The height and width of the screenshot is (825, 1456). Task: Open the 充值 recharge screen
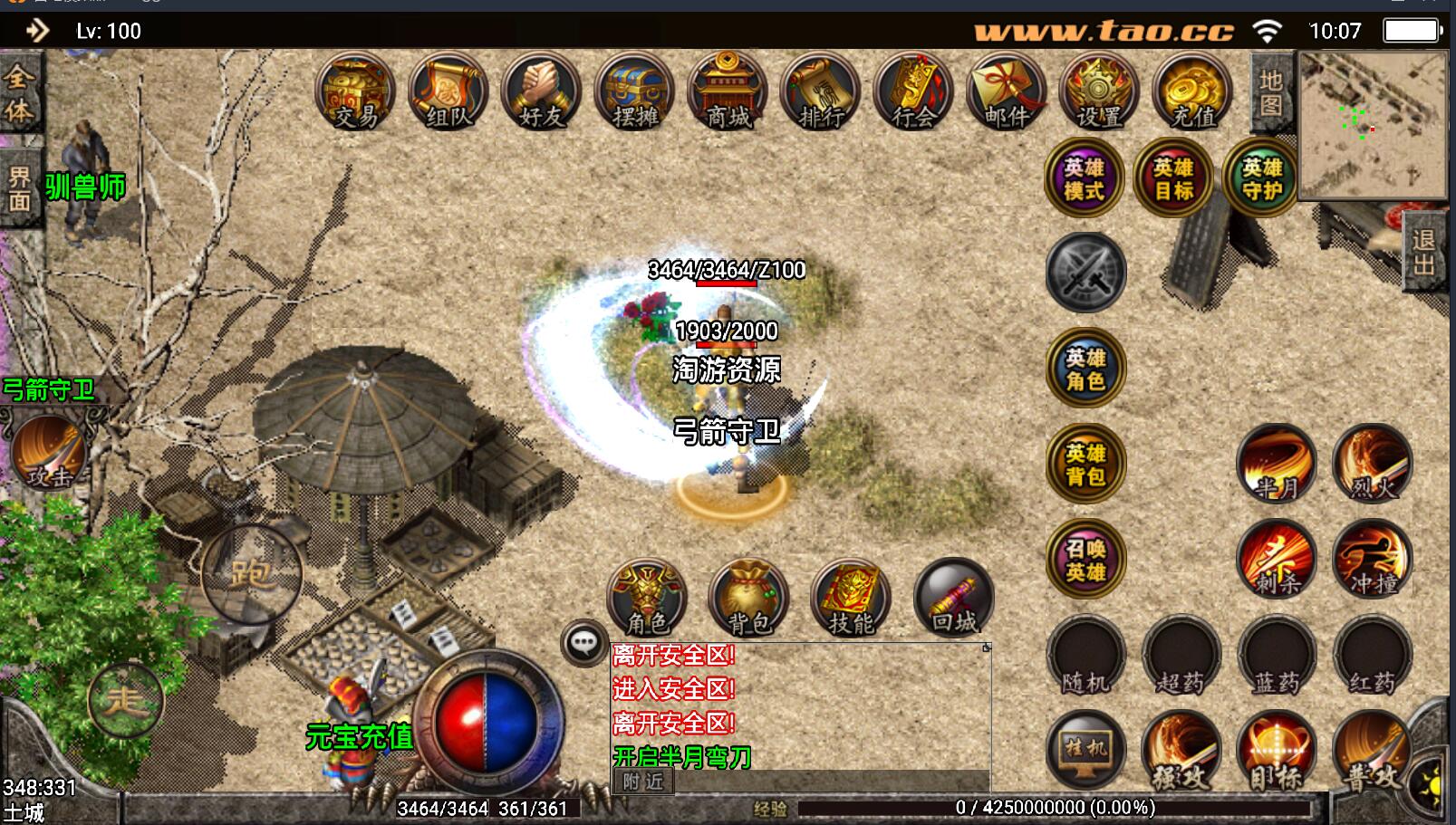[x=1192, y=92]
